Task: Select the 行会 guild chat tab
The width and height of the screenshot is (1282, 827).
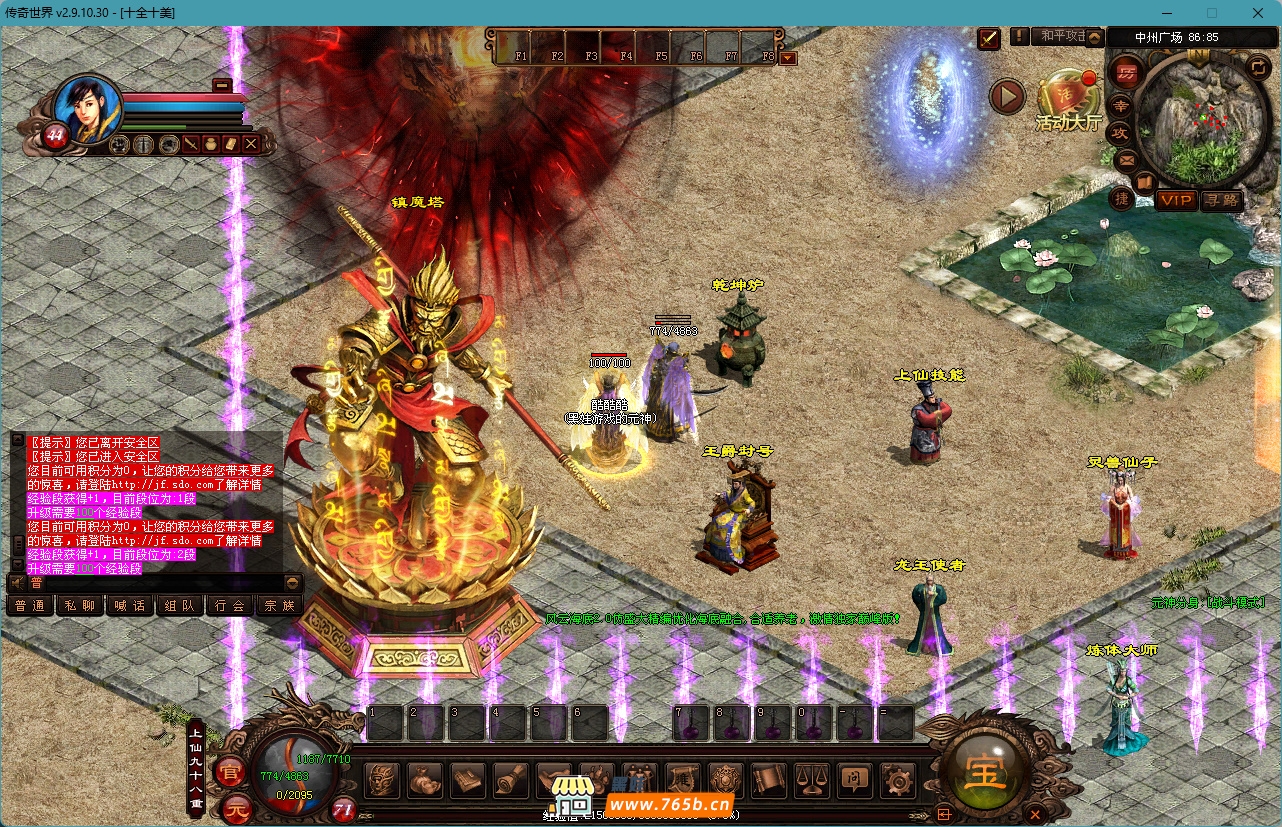Action: 229,605
